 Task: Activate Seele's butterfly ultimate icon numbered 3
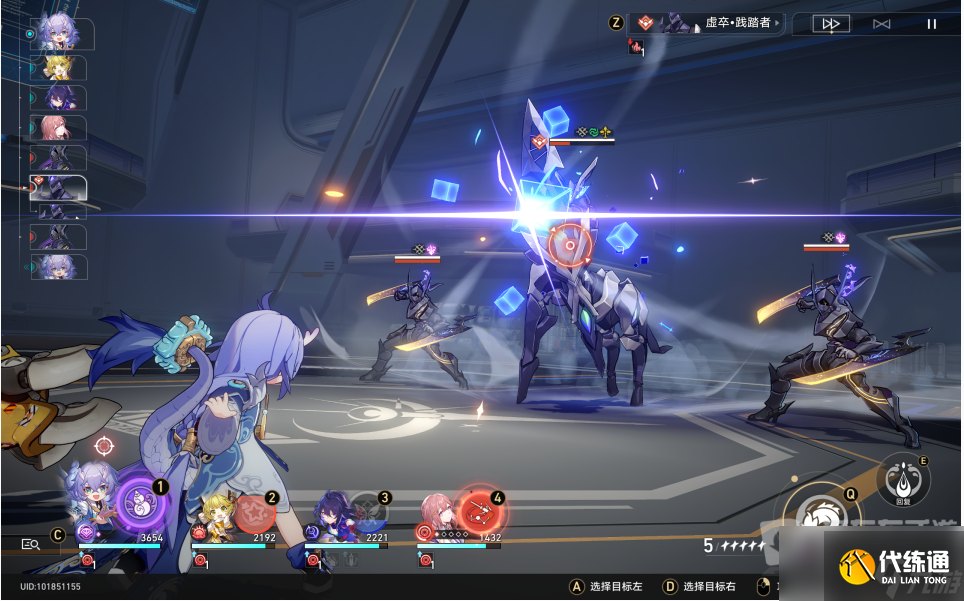point(368,512)
